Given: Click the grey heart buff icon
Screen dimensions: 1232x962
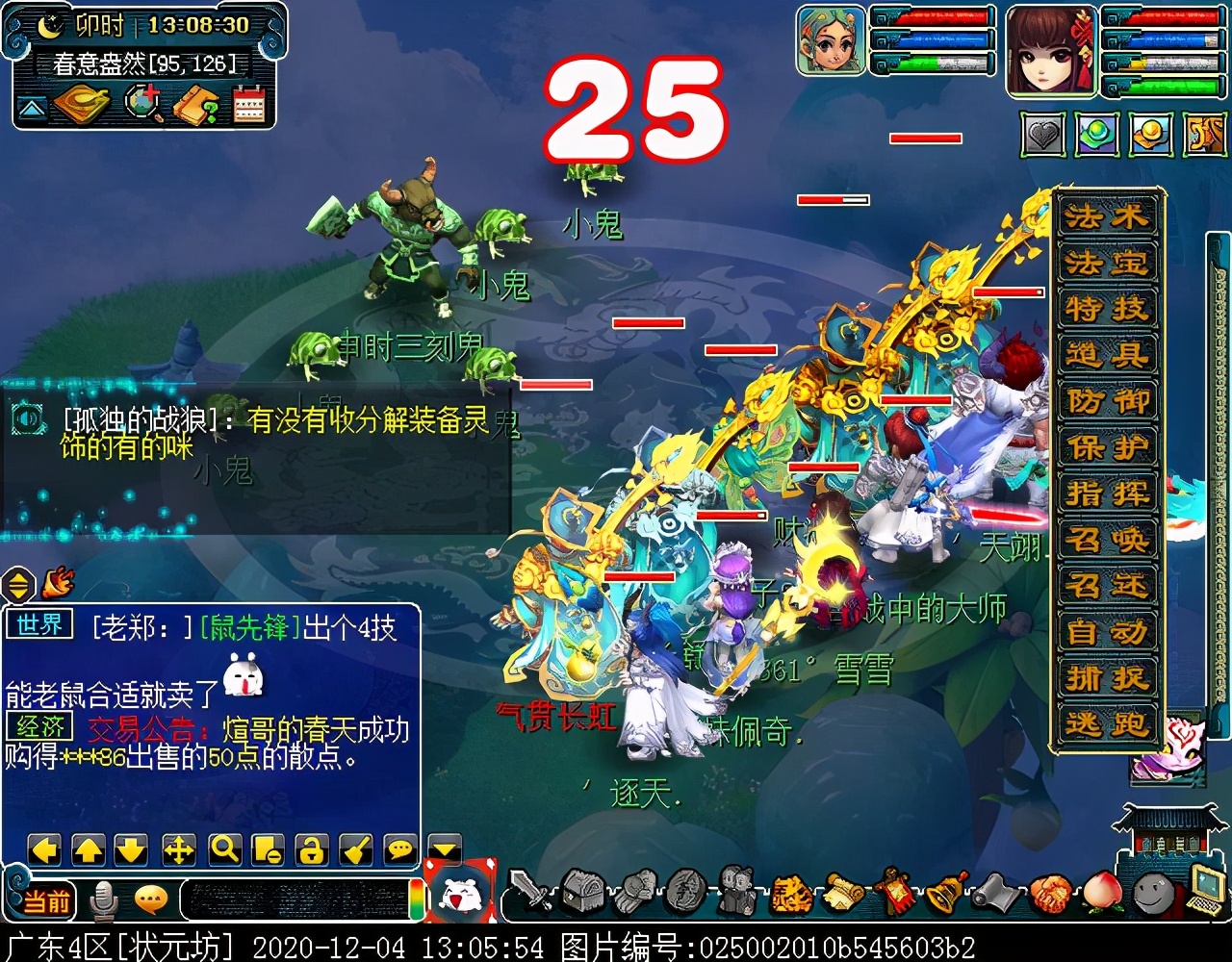Looking at the screenshot, I should [x=1043, y=136].
